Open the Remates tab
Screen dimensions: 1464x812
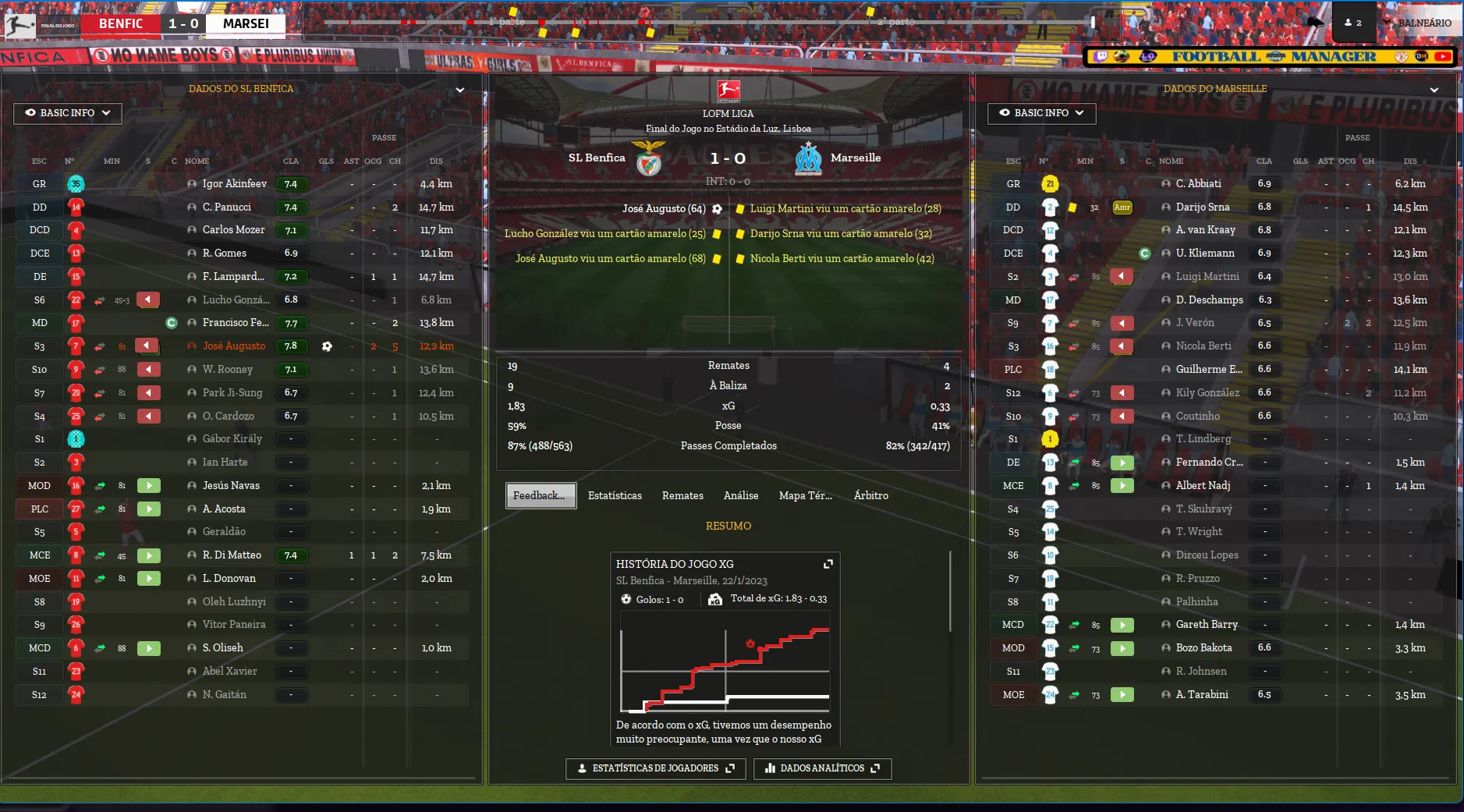tap(682, 496)
